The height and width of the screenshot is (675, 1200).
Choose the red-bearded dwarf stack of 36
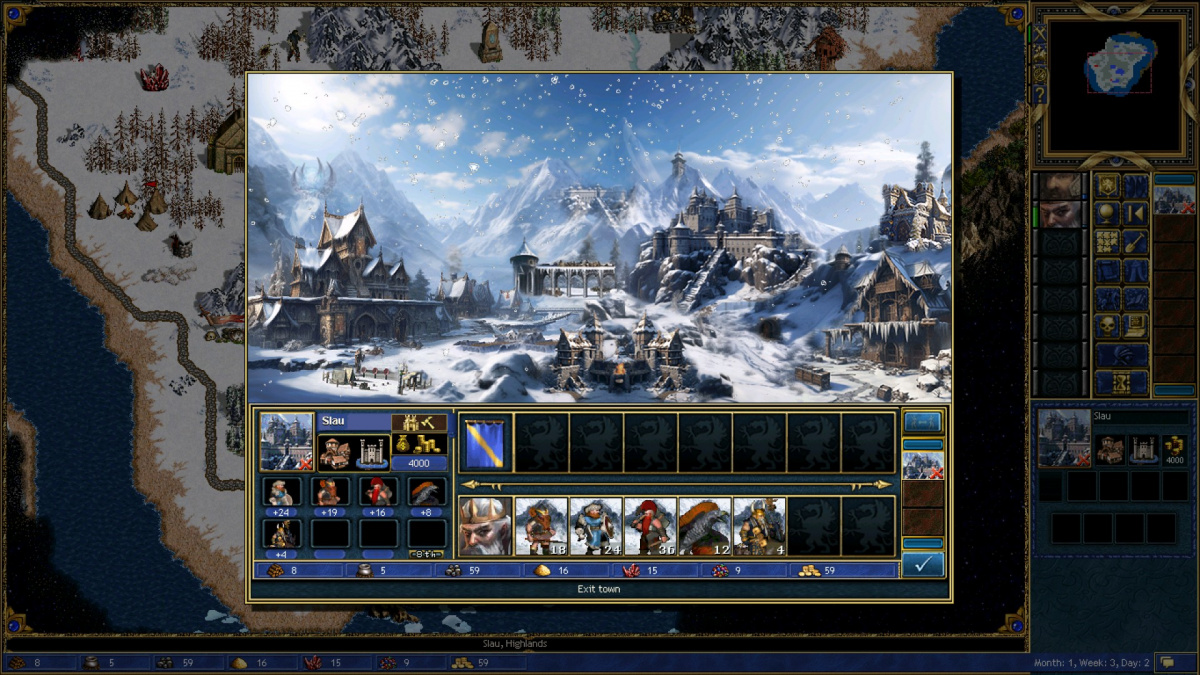click(x=649, y=526)
